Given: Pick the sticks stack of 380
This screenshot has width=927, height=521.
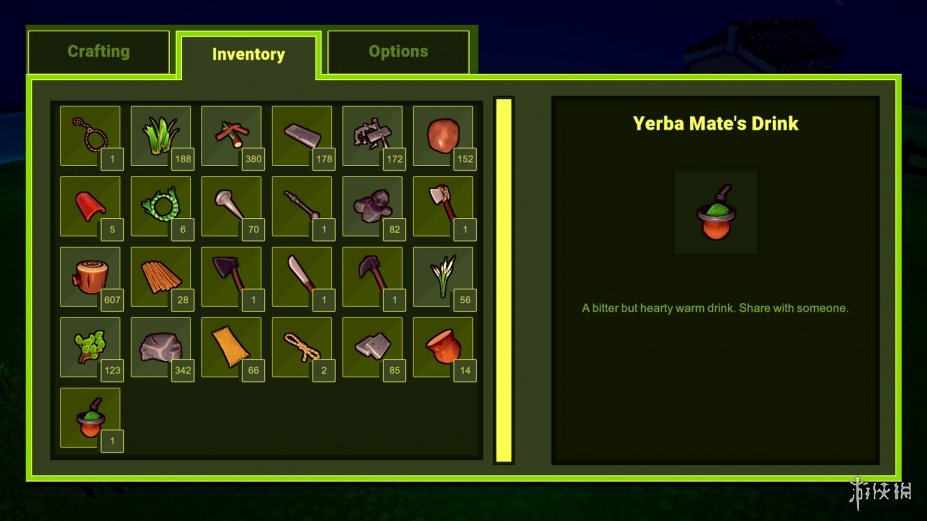Looking at the screenshot, I should coord(231,136).
